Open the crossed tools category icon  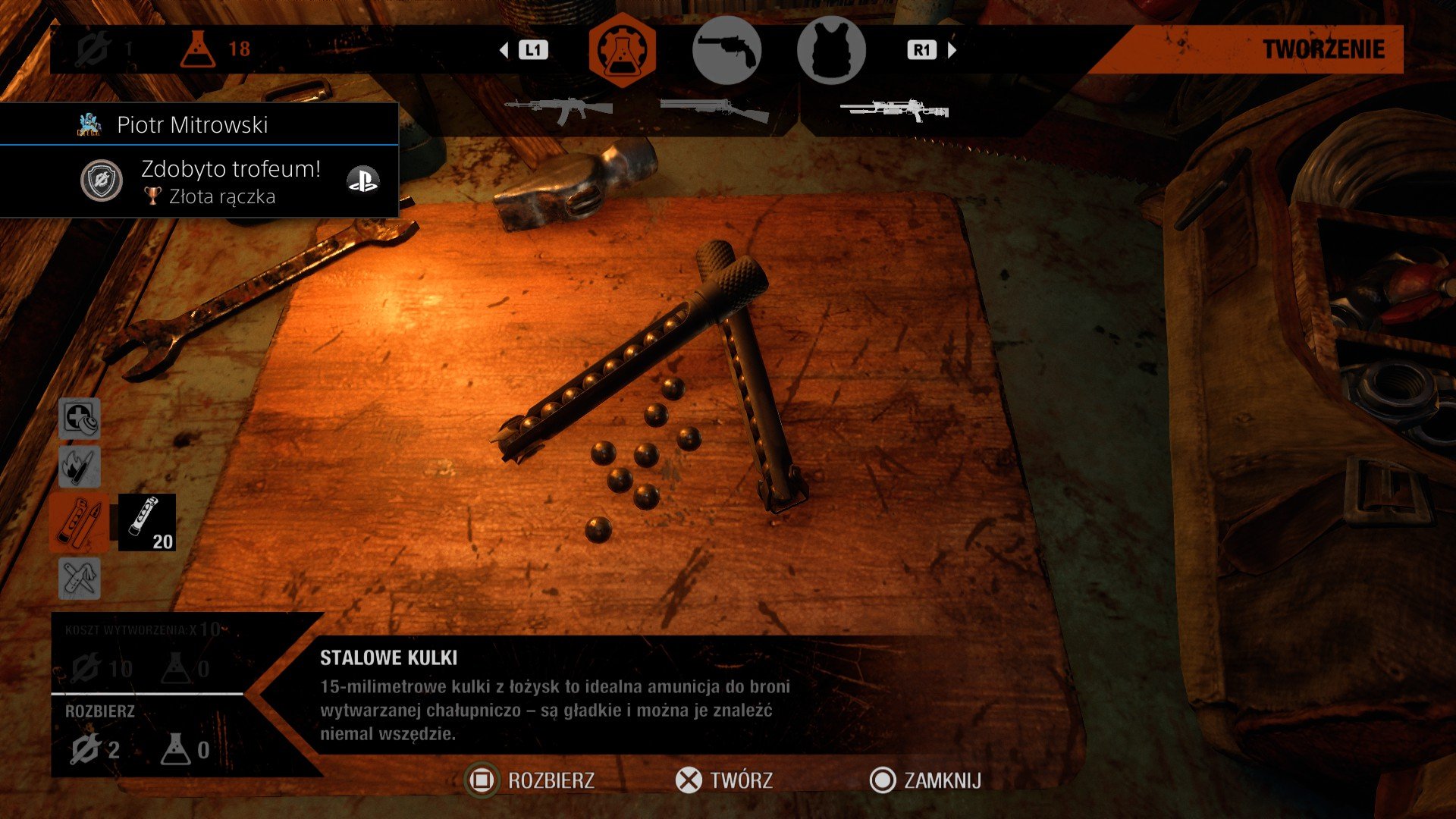coord(80,579)
